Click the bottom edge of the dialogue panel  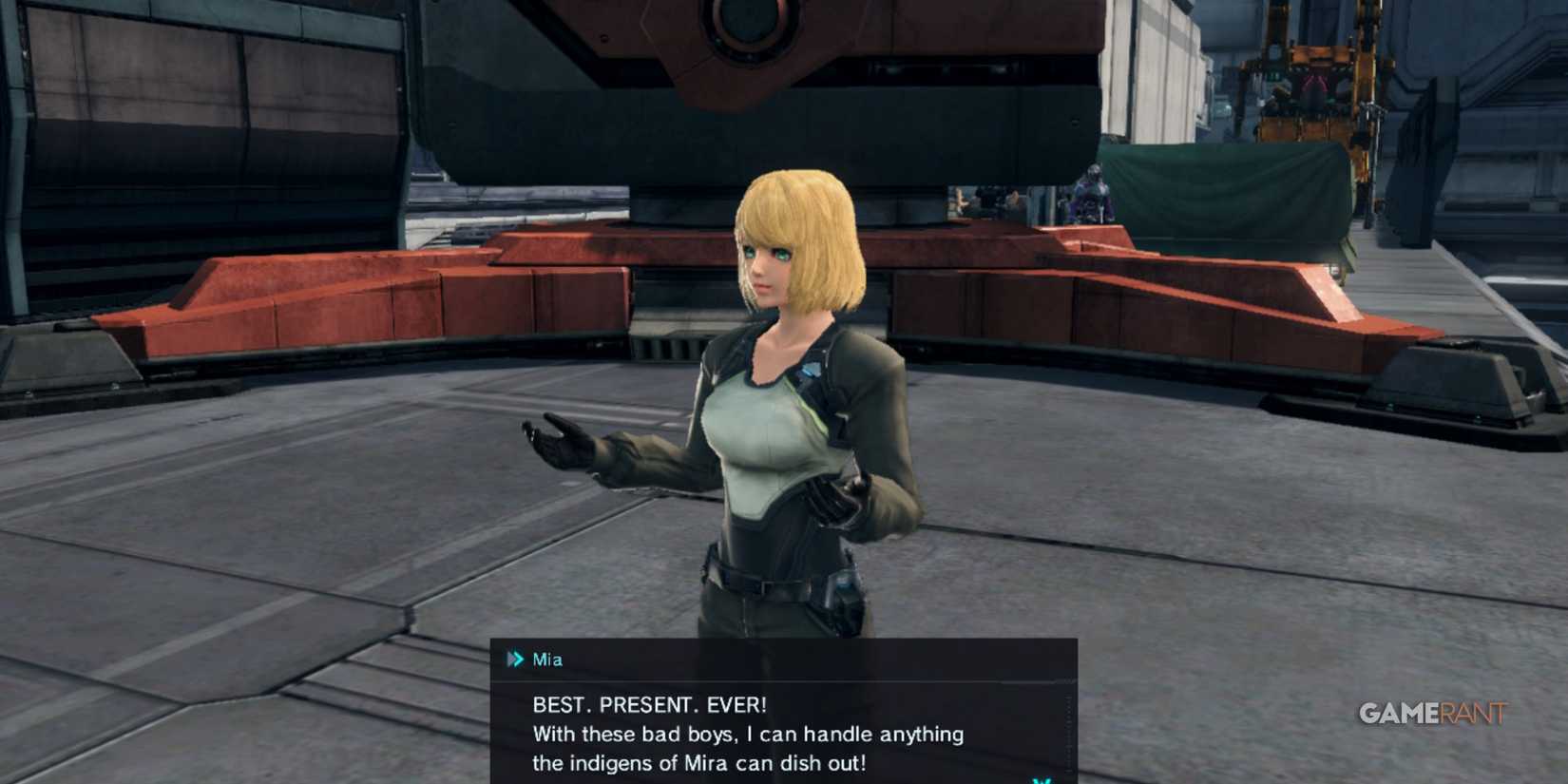[779, 781]
